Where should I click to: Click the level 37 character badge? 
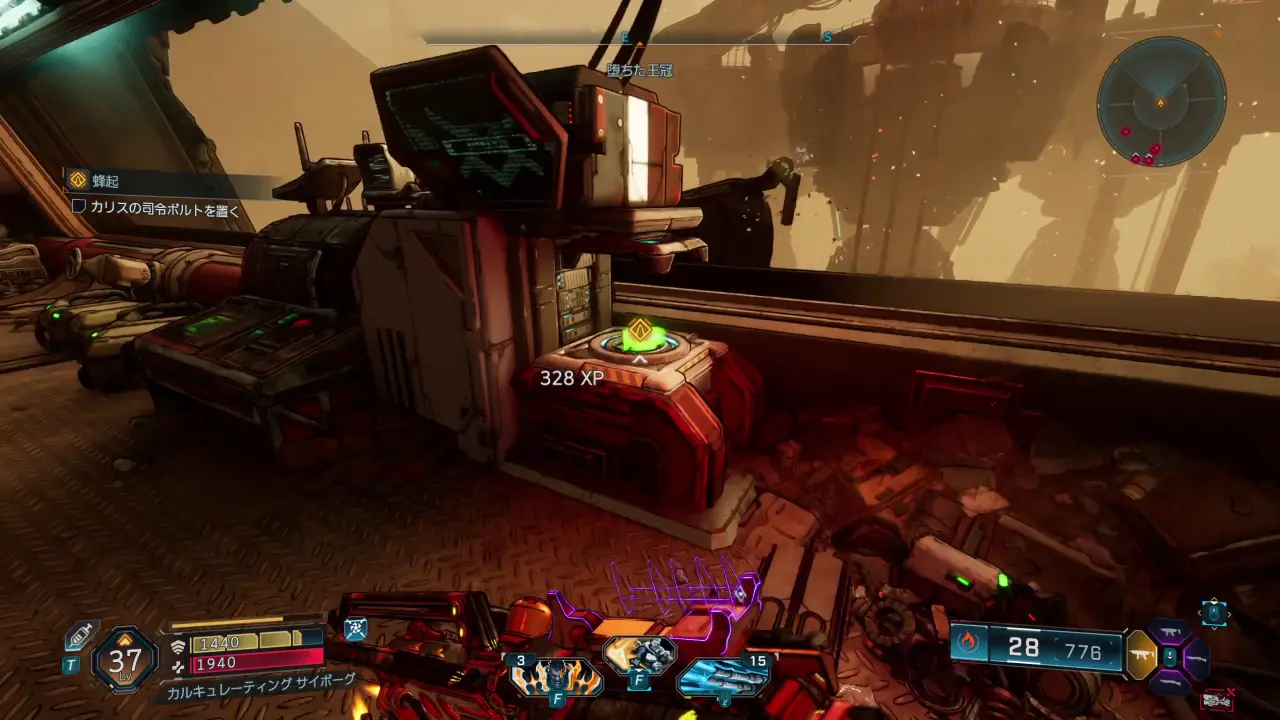coord(126,660)
